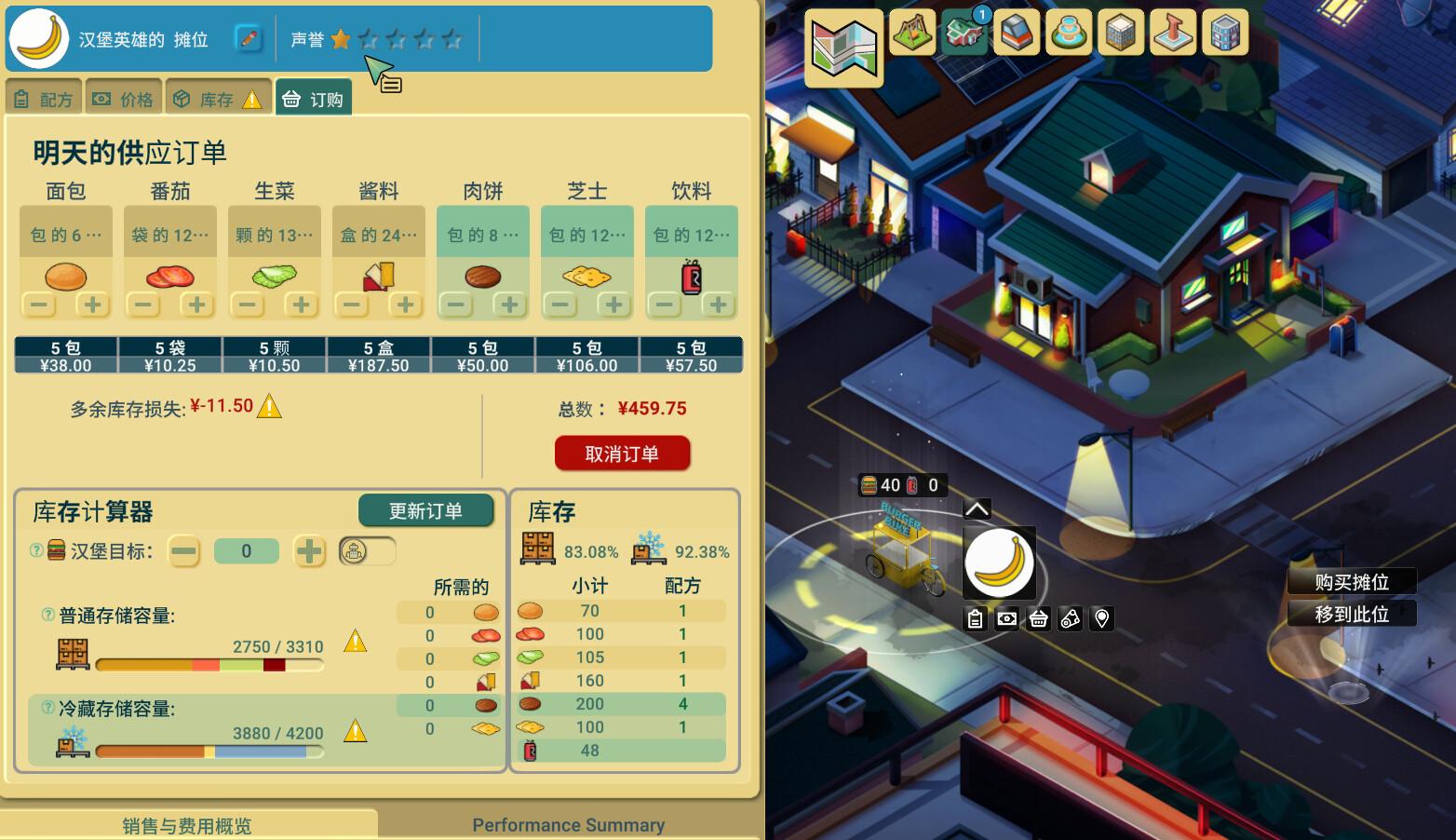Click the money pricing icon under the banana stall
Image resolution: width=1456 pixels, height=840 pixels.
tap(1006, 617)
